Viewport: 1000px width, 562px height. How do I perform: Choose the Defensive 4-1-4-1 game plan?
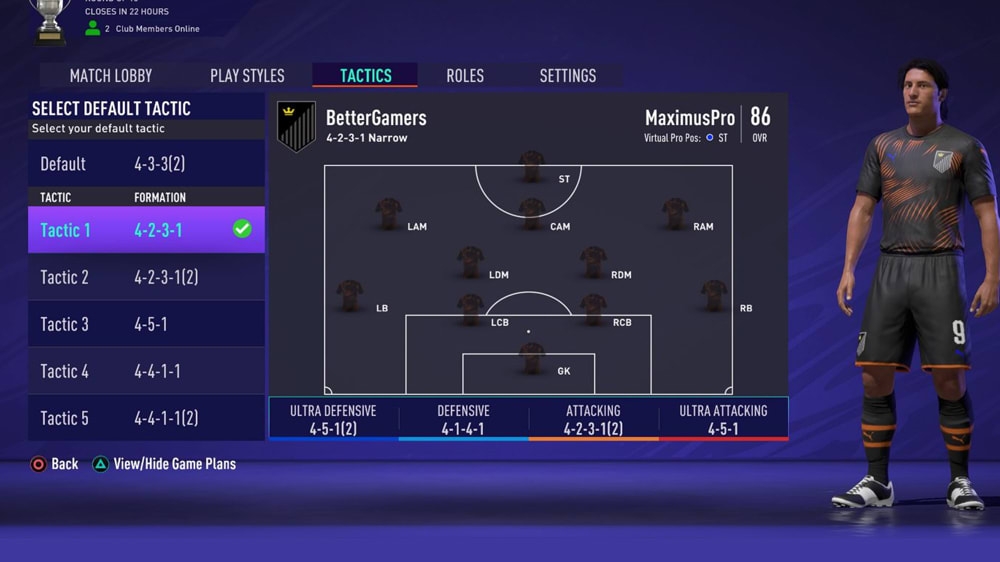(463, 419)
